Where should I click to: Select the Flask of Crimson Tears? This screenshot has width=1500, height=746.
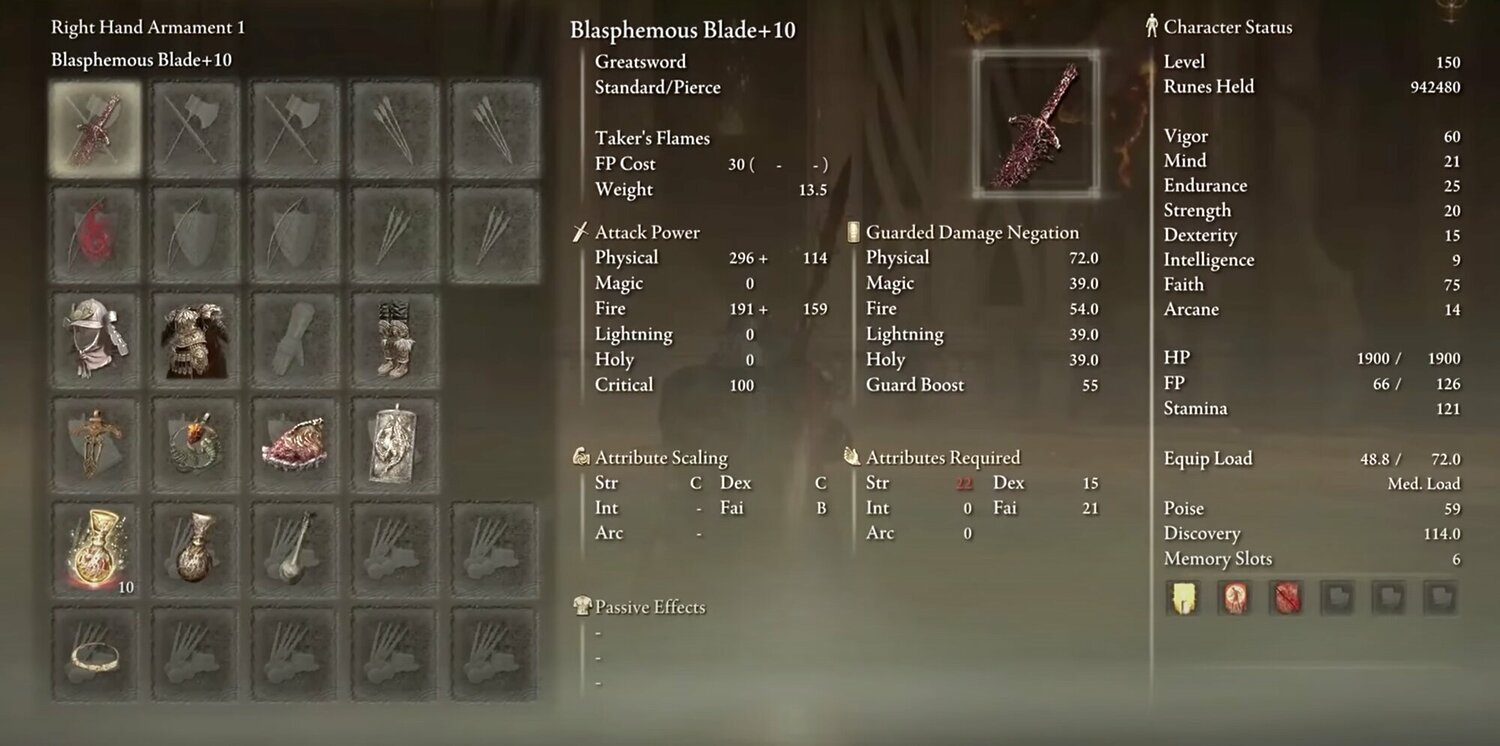click(95, 549)
